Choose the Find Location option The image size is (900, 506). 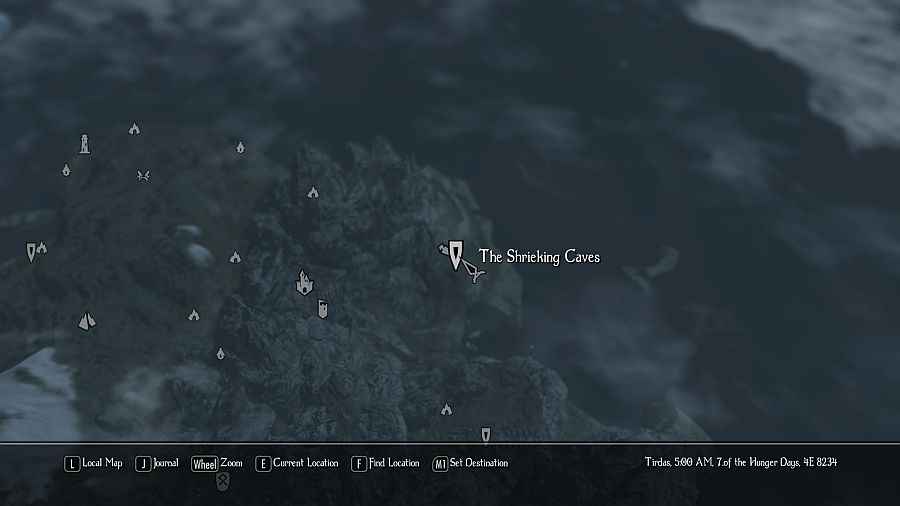(x=385, y=464)
